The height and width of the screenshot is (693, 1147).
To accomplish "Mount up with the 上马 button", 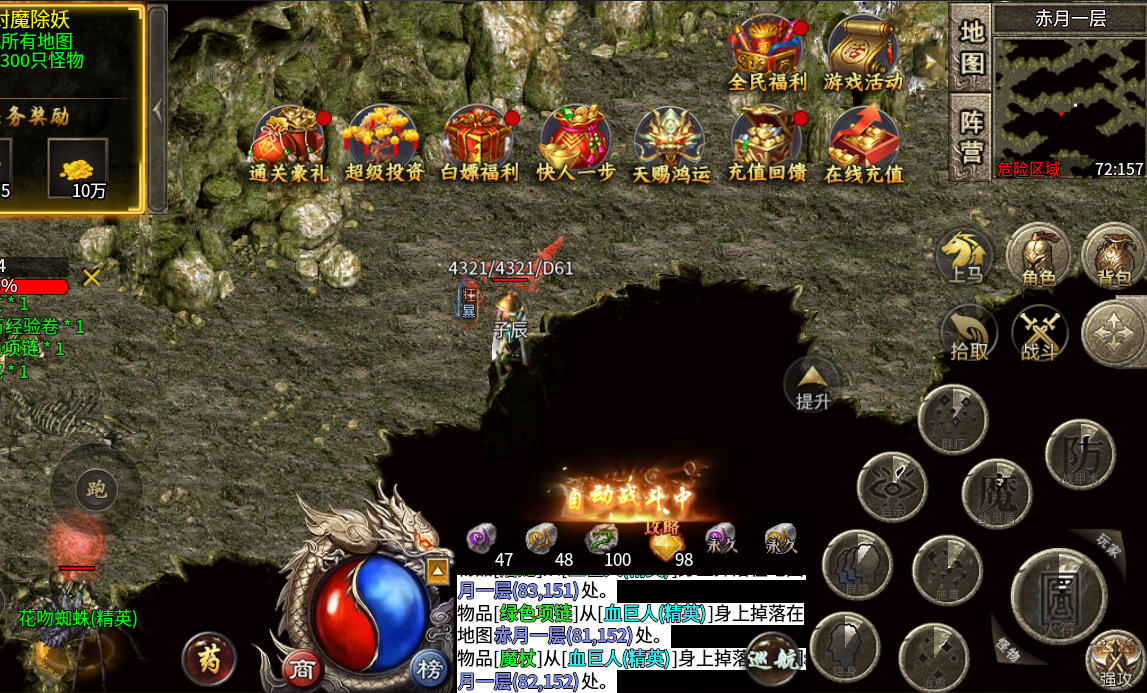I will (x=967, y=257).
